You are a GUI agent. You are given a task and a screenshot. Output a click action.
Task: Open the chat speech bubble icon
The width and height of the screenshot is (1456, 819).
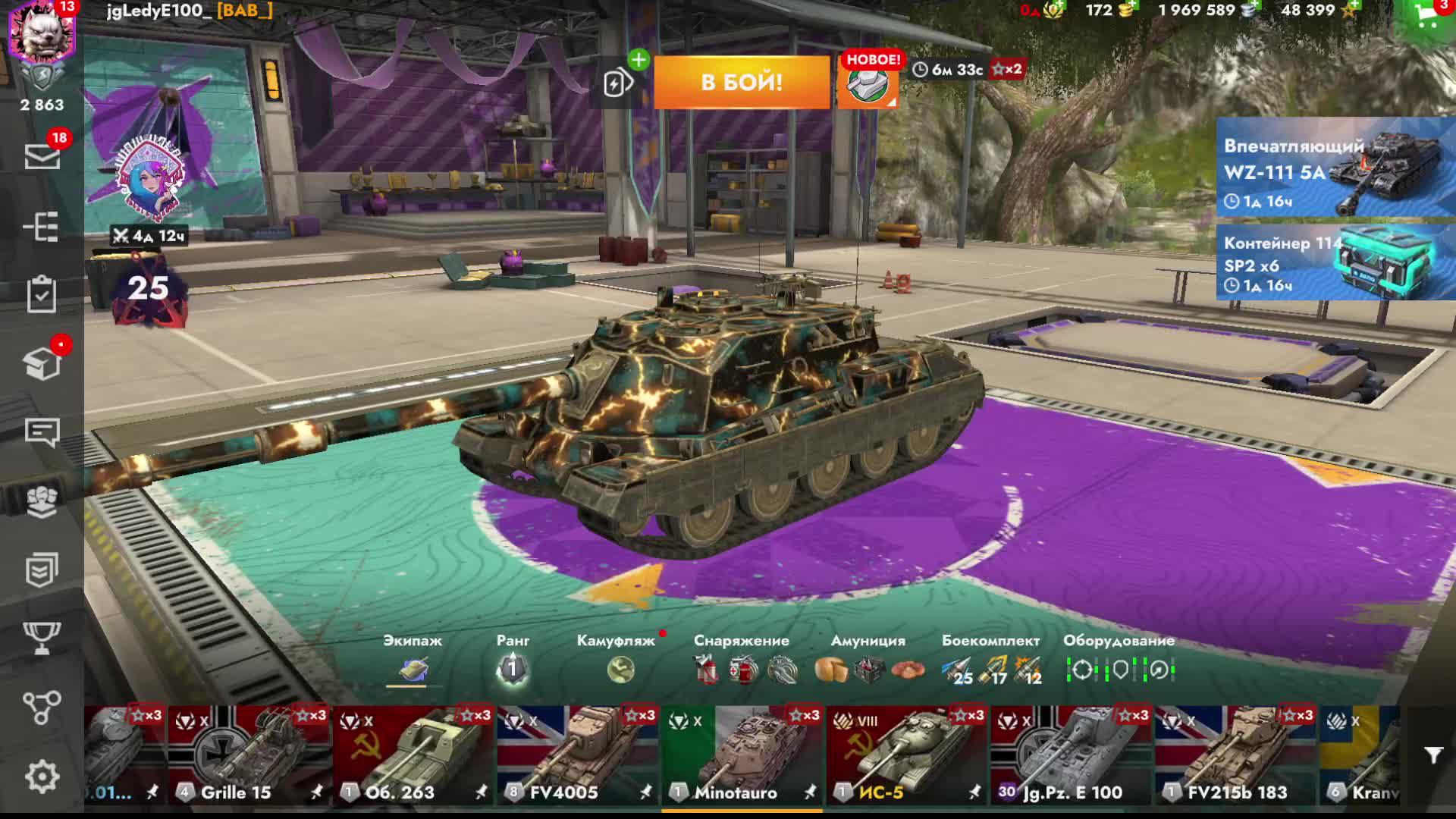click(x=42, y=433)
